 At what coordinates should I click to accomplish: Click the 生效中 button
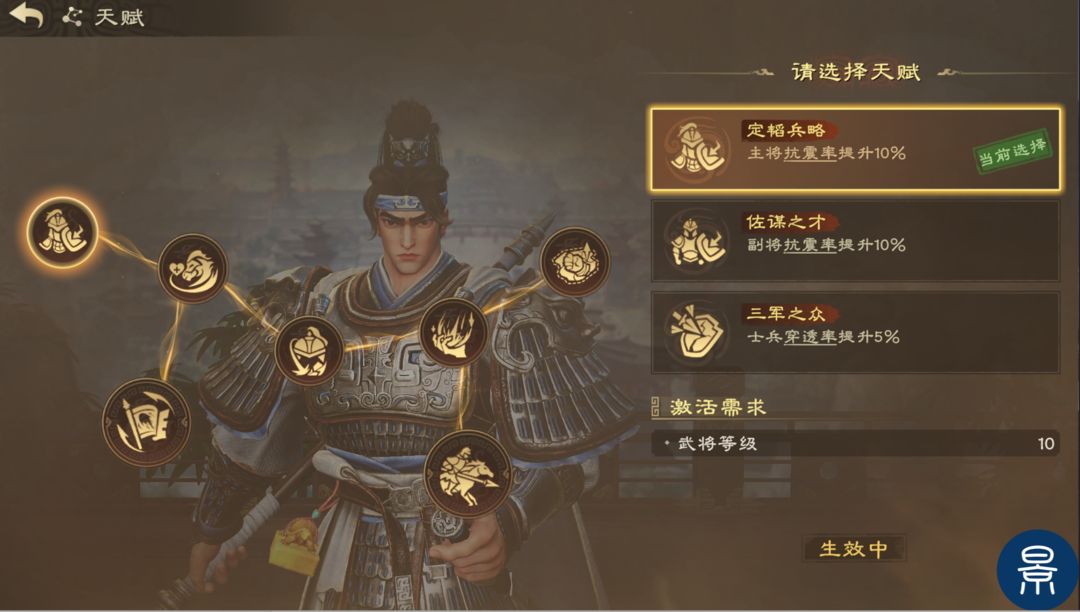pos(853,548)
